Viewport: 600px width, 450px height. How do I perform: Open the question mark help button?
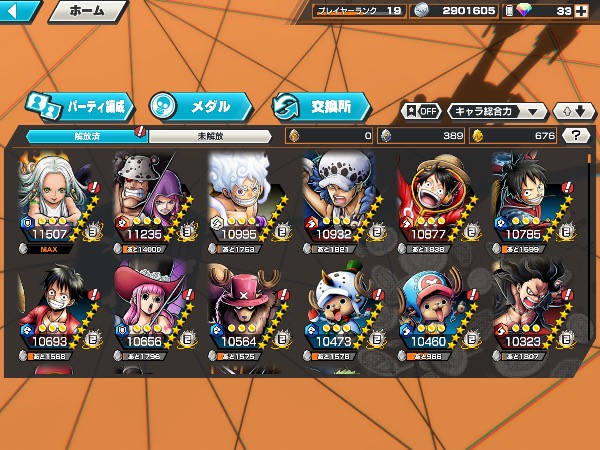(x=576, y=135)
